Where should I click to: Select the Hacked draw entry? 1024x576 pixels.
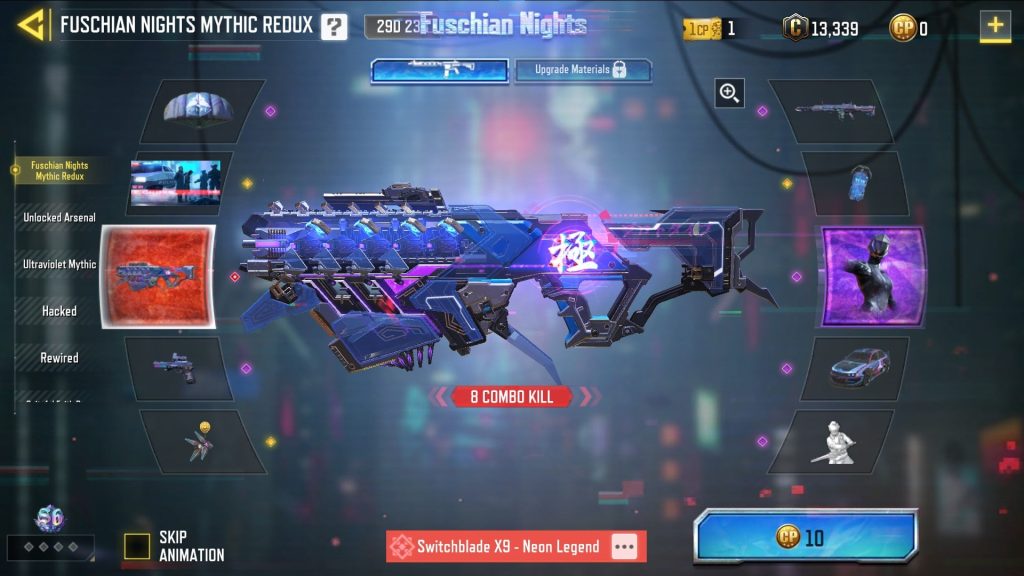(59, 311)
